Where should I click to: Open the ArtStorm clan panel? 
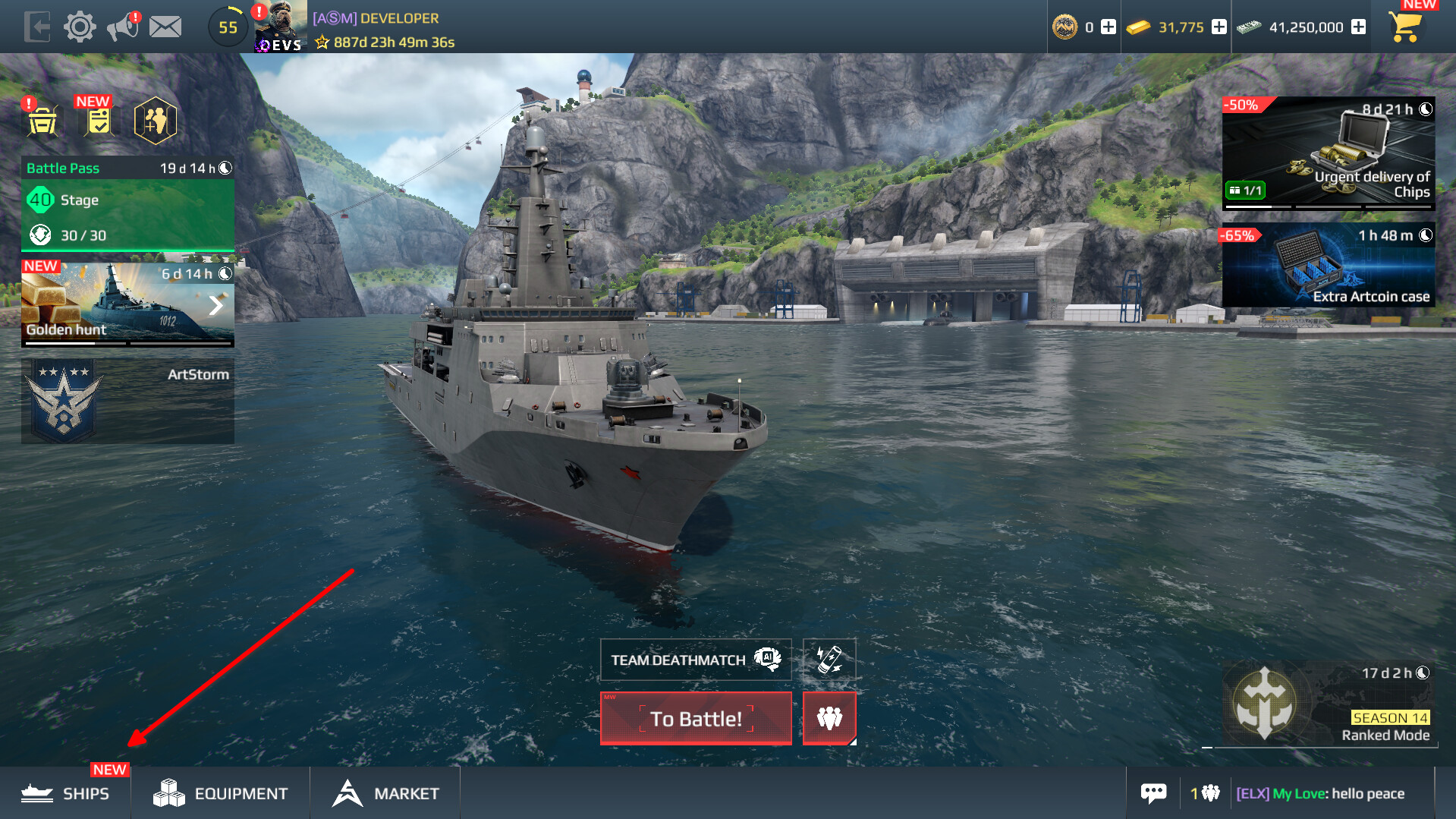point(127,401)
